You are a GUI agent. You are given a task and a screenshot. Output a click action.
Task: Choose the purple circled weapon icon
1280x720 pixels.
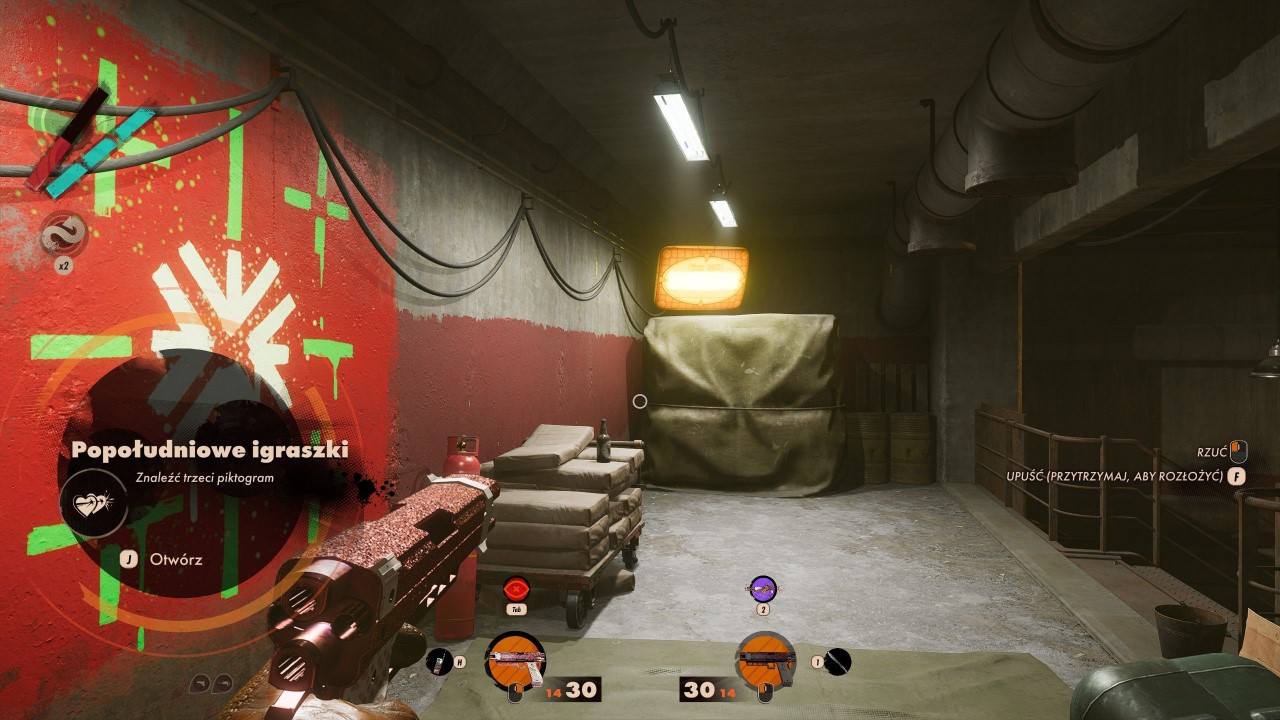[x=763, y=588]
